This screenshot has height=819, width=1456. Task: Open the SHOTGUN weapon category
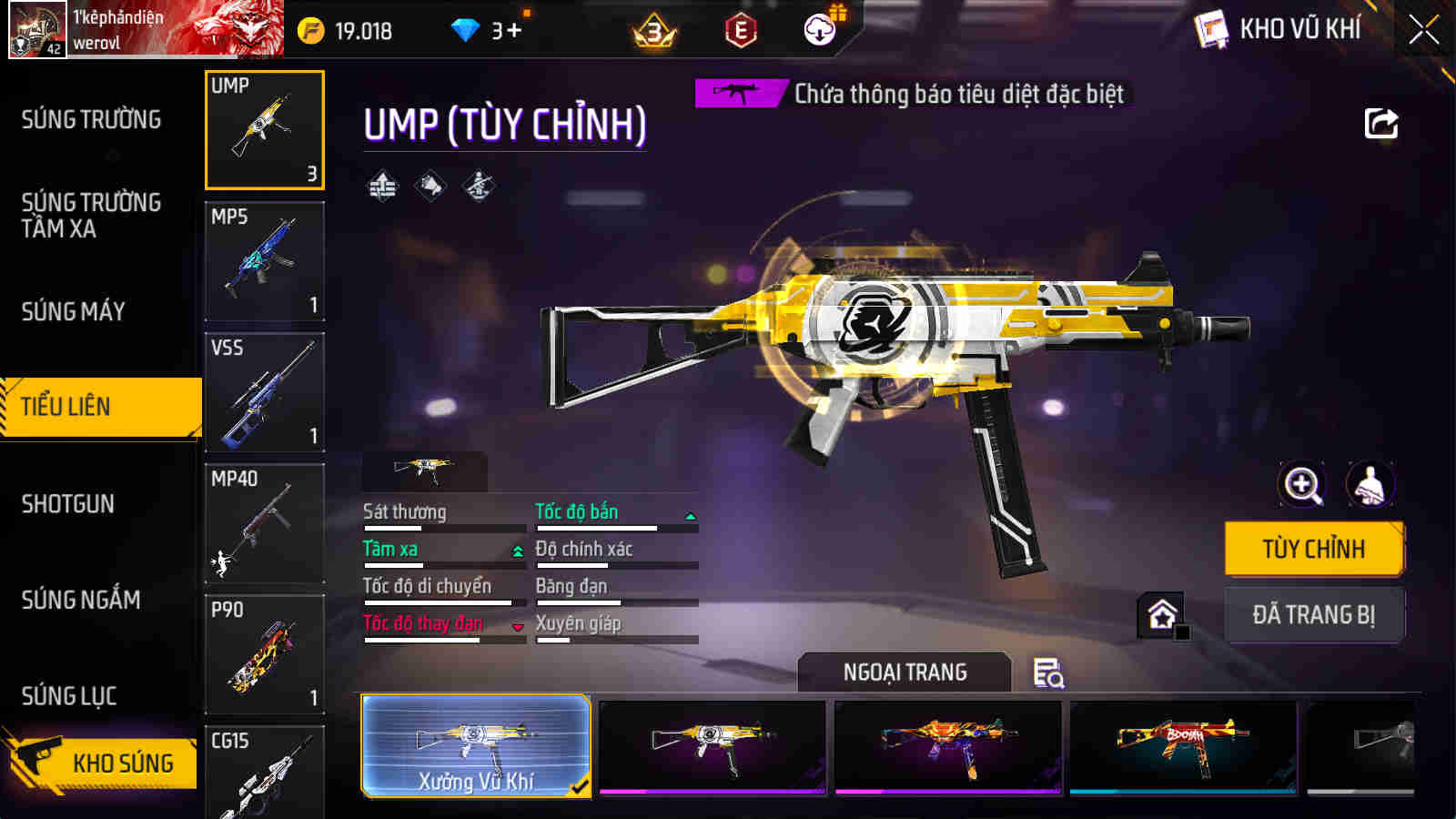pos(68,503)
